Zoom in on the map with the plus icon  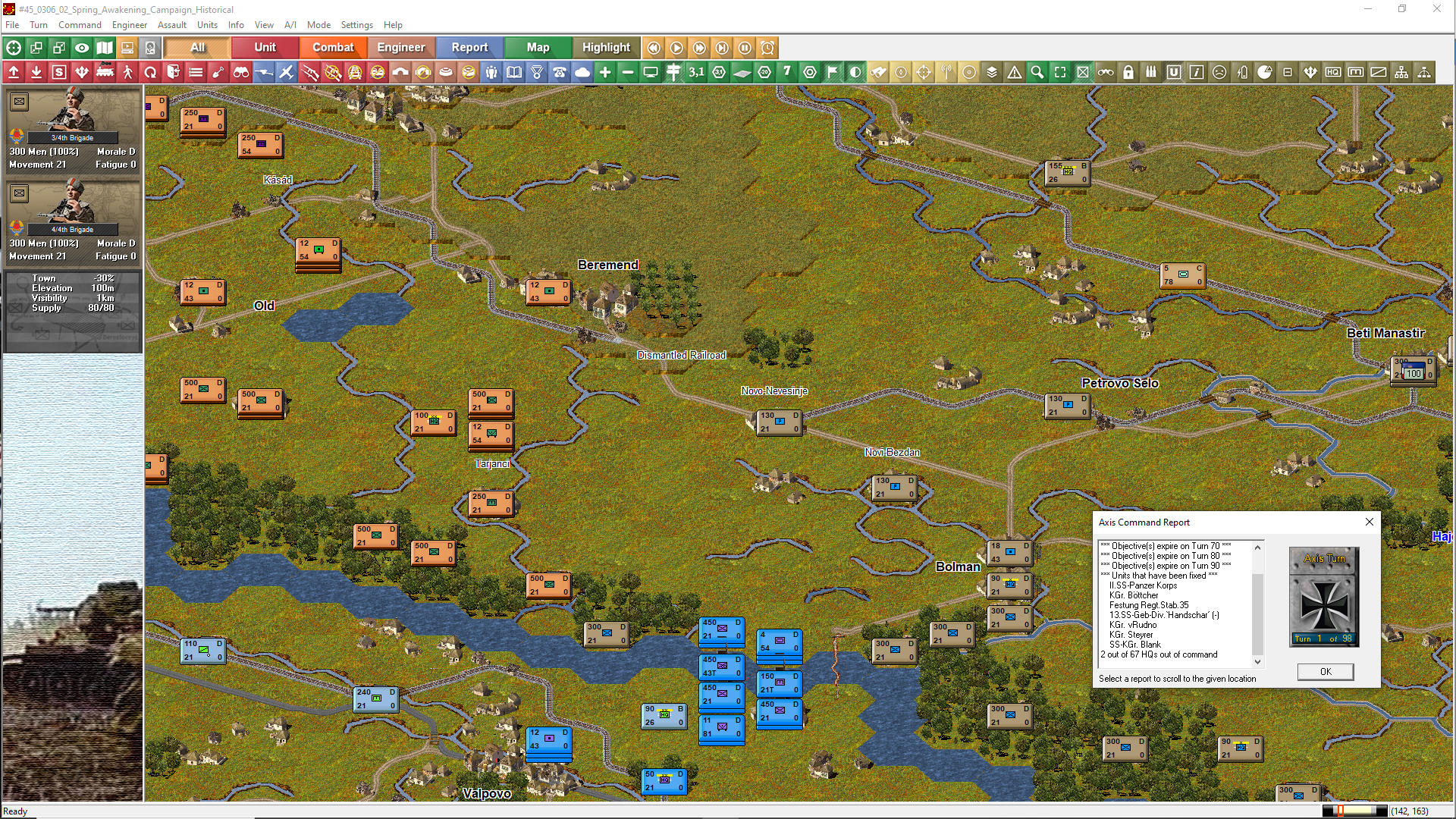pos(604,72)
